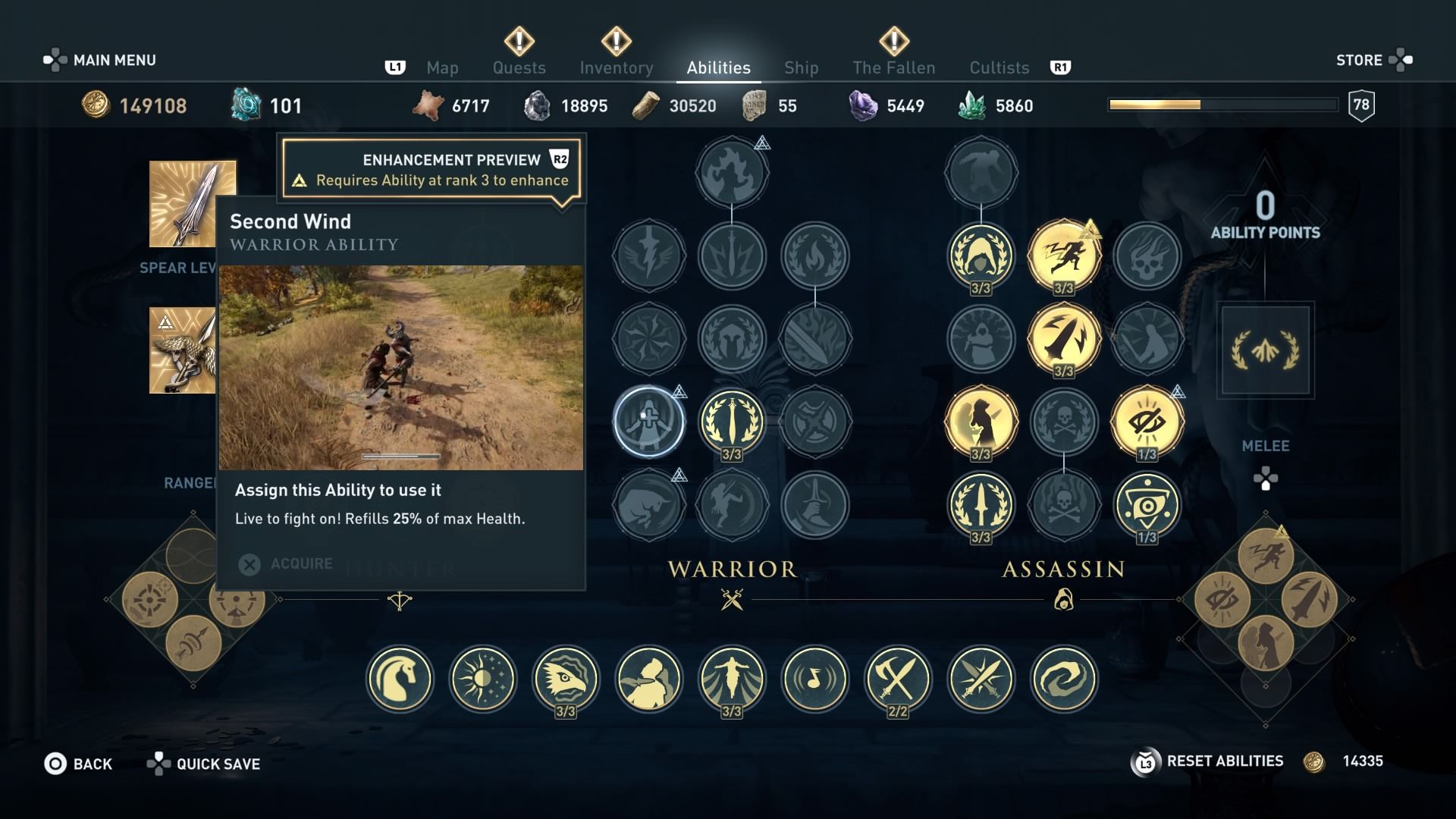The width and height of the screenshot is (1456, 819).
Task: Select the Second Wind ability node
Action: coord(648,421)
